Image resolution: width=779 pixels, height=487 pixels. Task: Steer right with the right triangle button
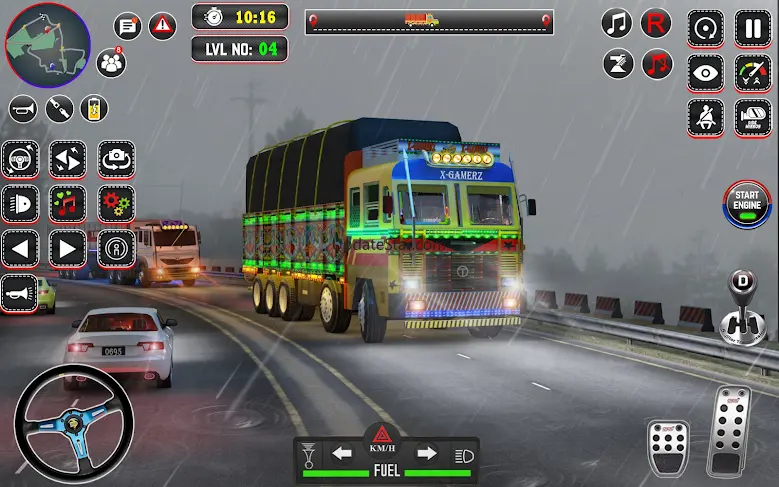point(68,247)
